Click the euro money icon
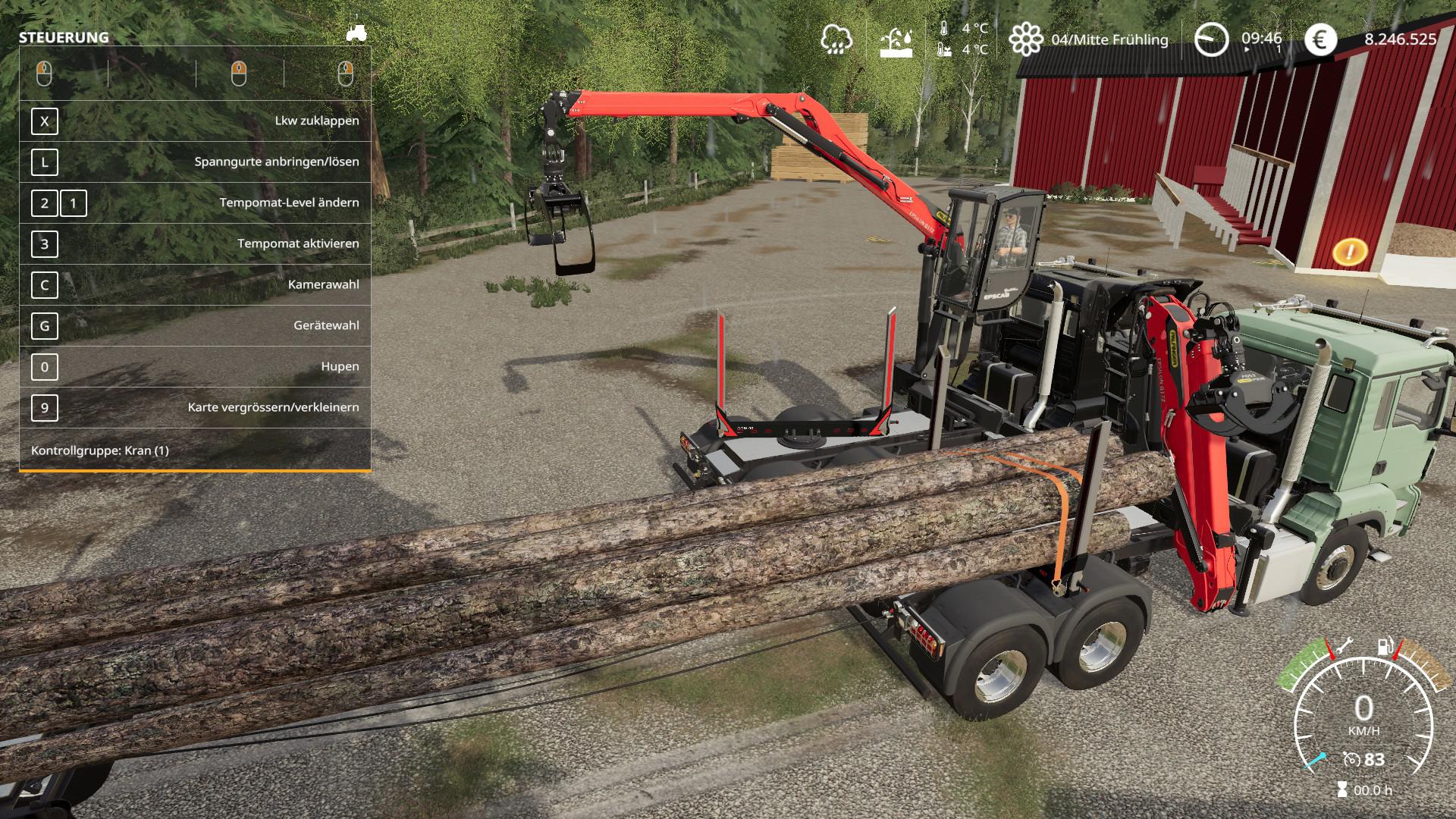Image resolution: width=1456 pixels, height=819 pixels. [1320, 39]
